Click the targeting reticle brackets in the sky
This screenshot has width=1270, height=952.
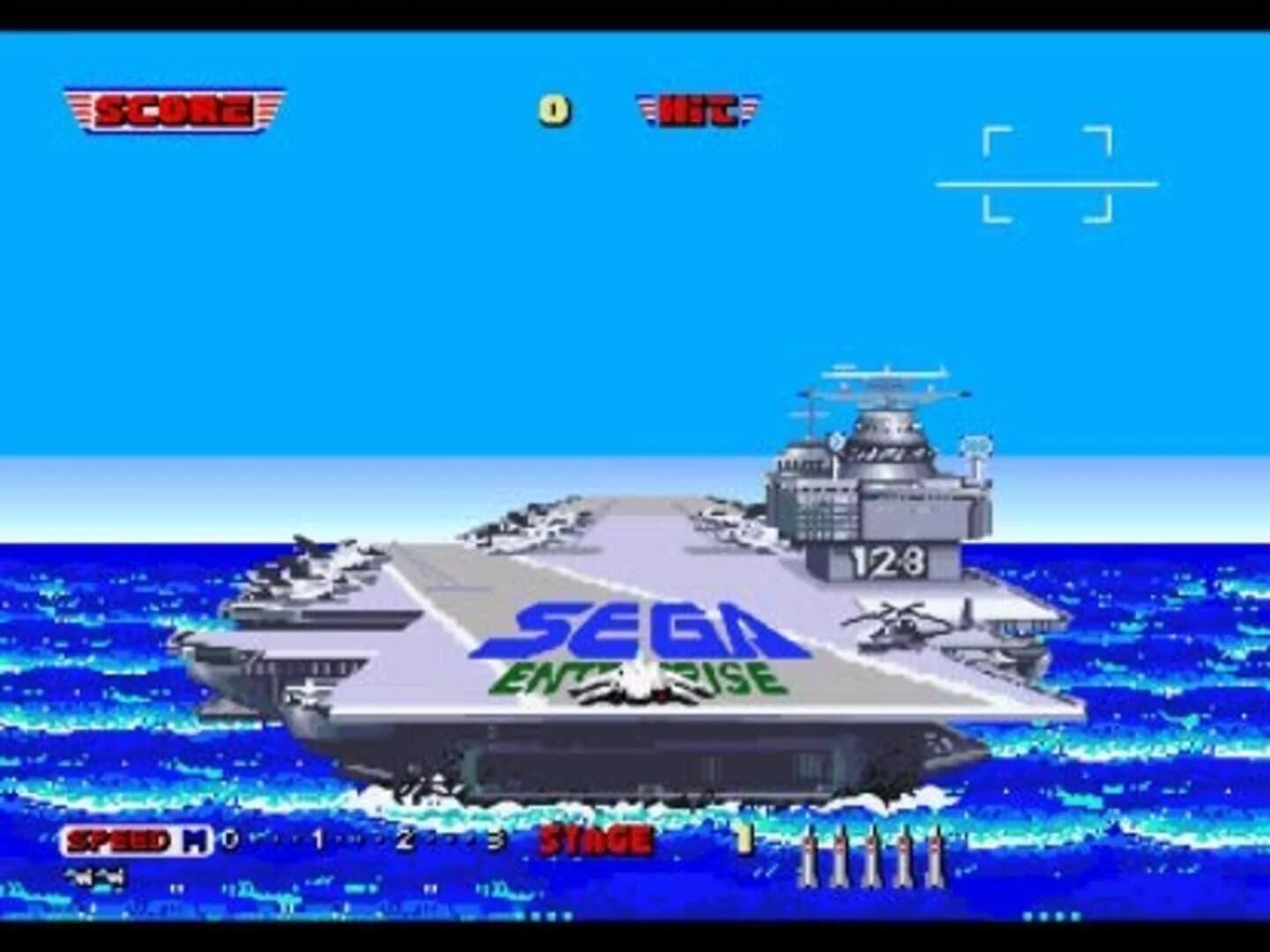(x=1048, y=175)
